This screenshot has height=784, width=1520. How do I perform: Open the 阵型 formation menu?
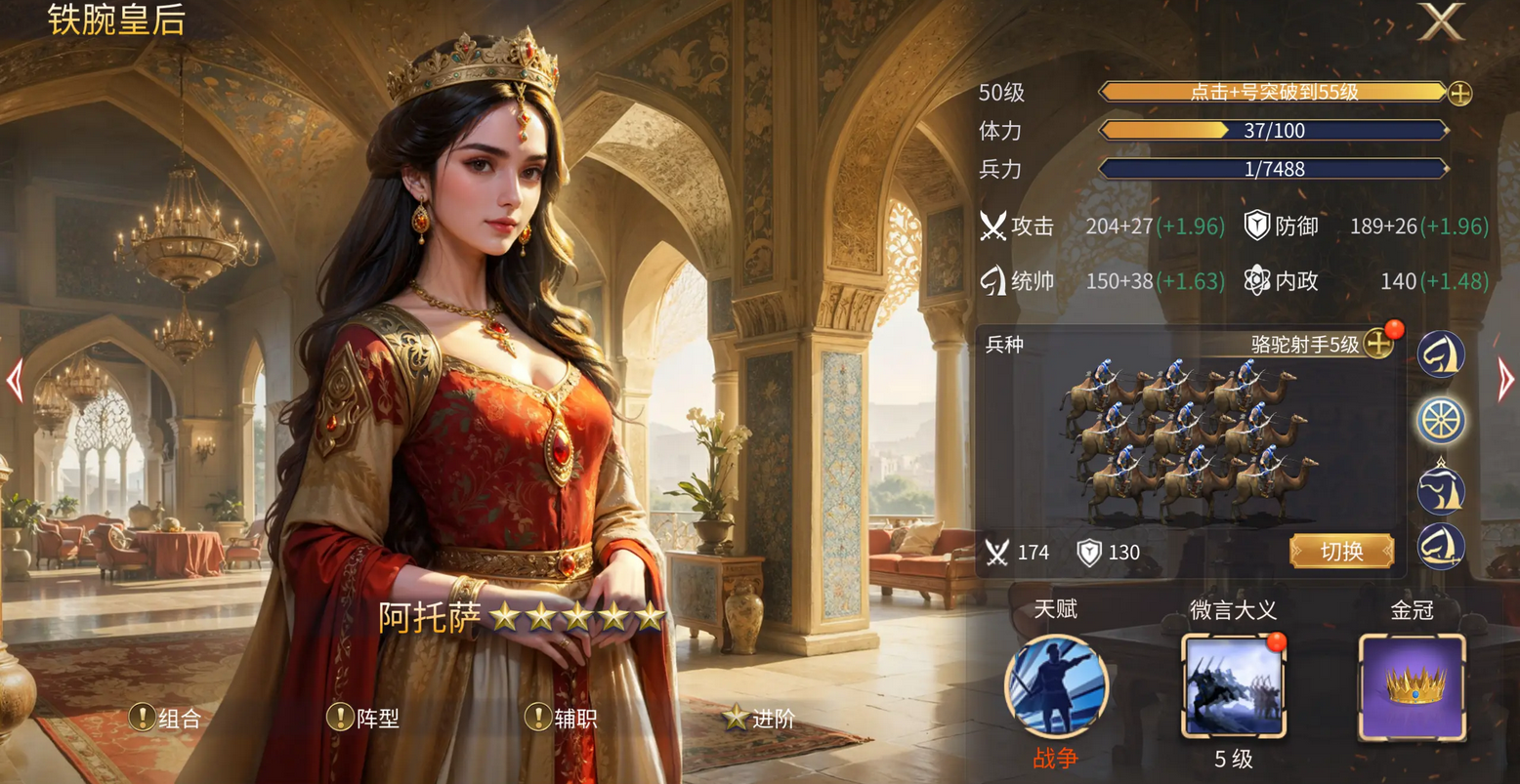coord(364,719)
